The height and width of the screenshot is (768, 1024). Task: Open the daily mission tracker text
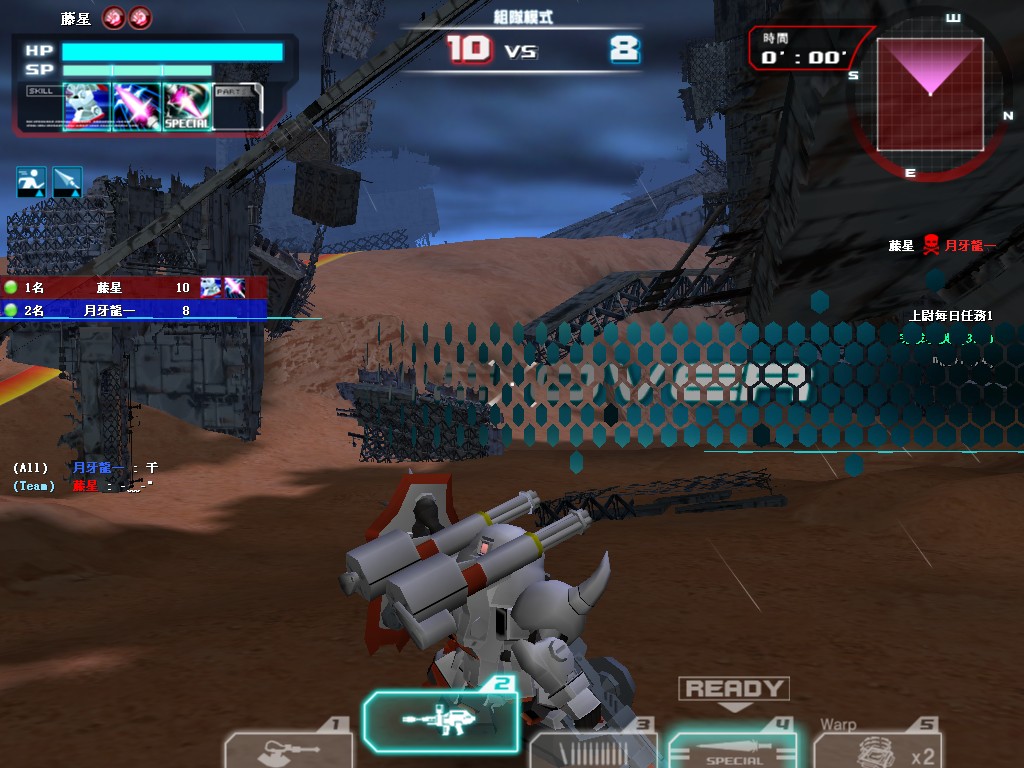pos(950,316)
